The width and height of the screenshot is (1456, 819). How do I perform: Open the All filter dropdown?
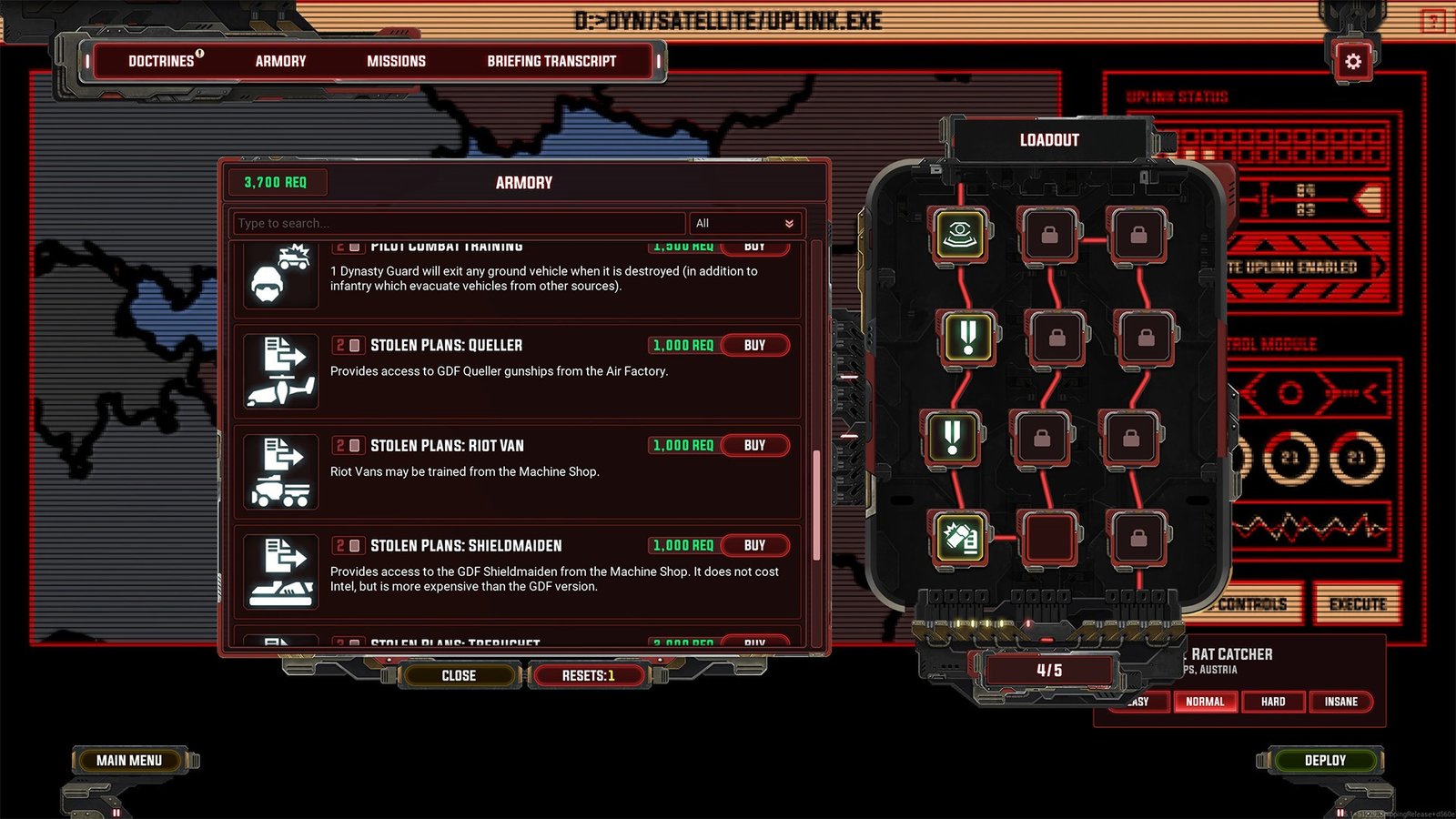point(744,223)
